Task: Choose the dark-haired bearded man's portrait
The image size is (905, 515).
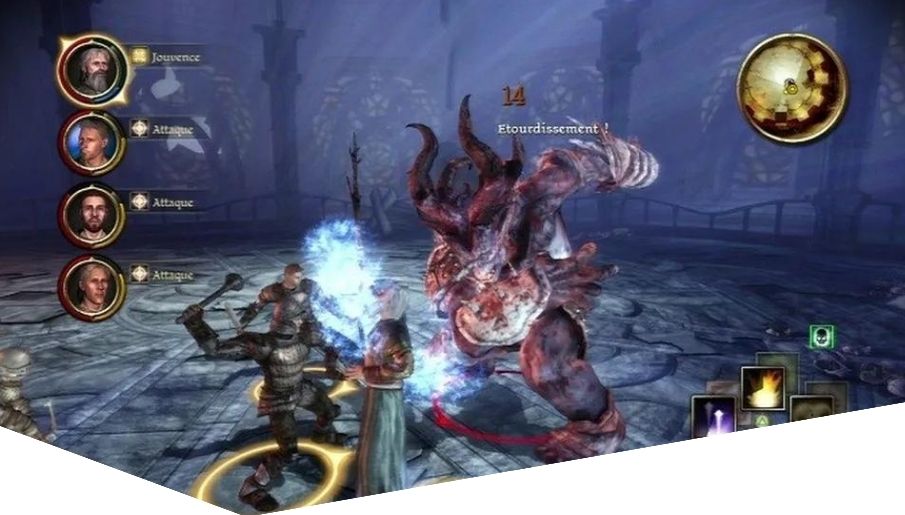Action: tap(91, 213)
